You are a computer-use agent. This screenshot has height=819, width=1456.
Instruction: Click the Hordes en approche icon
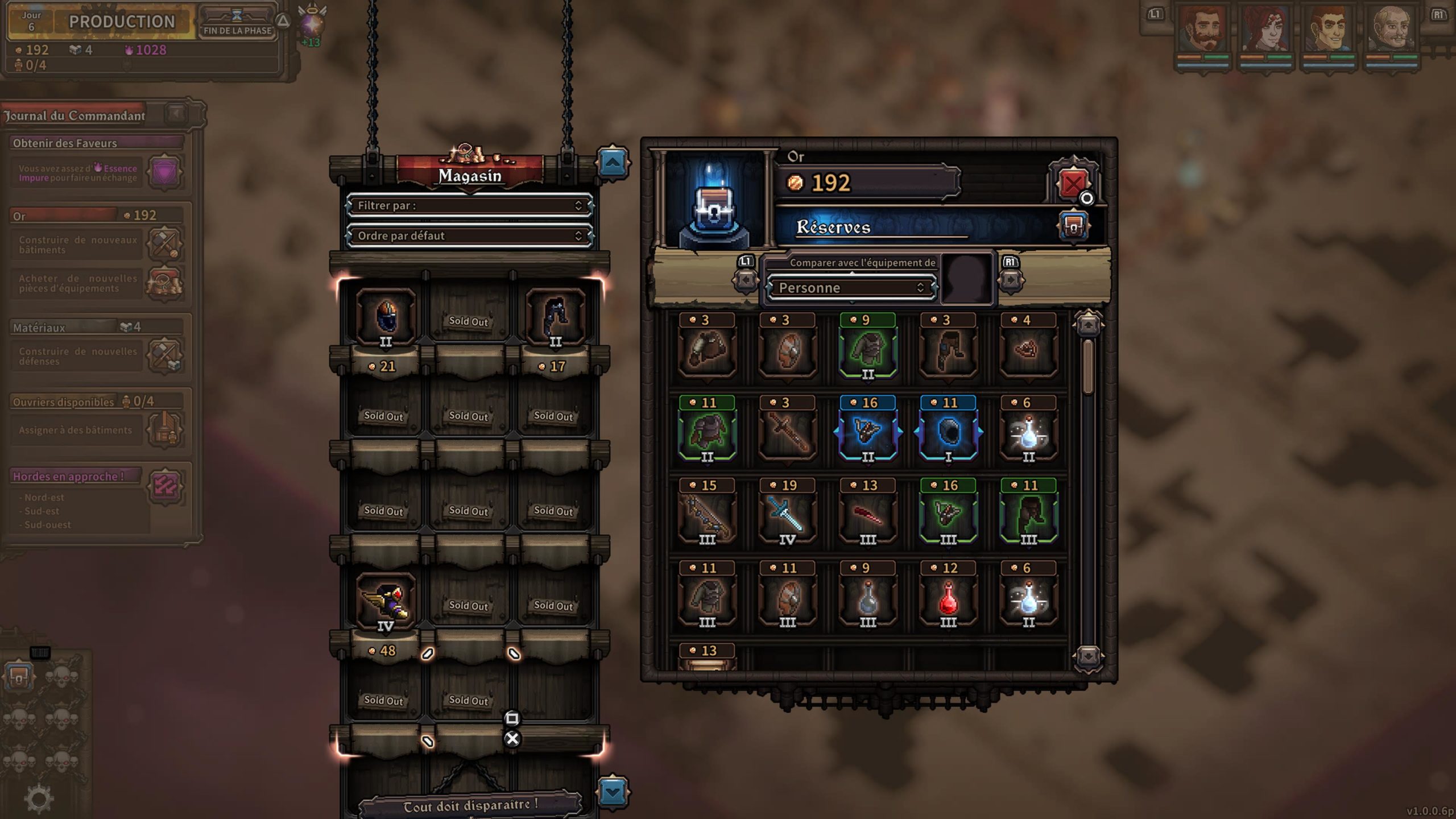[x=165, y=486]
